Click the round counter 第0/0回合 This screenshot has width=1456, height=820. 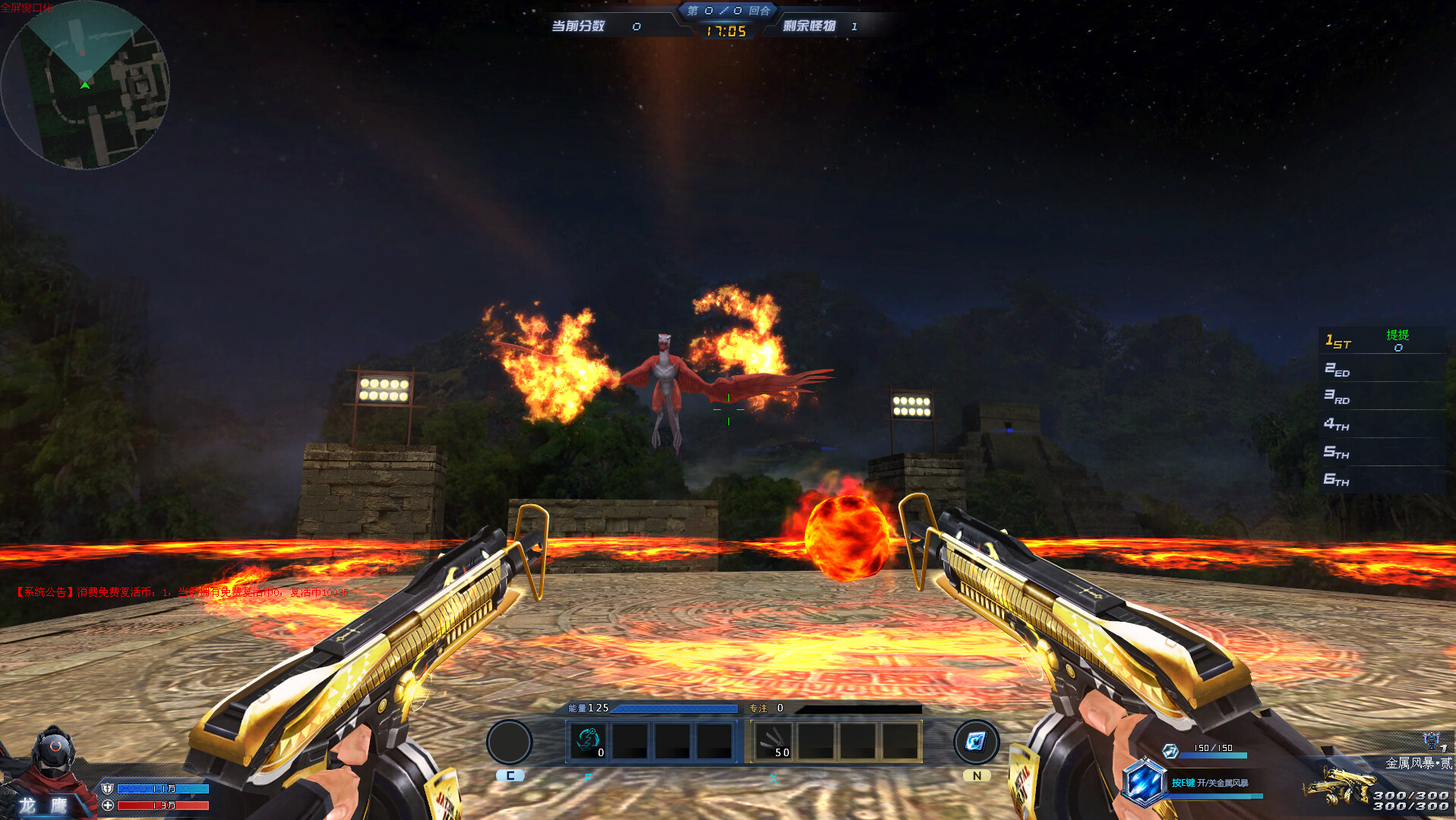727,11
